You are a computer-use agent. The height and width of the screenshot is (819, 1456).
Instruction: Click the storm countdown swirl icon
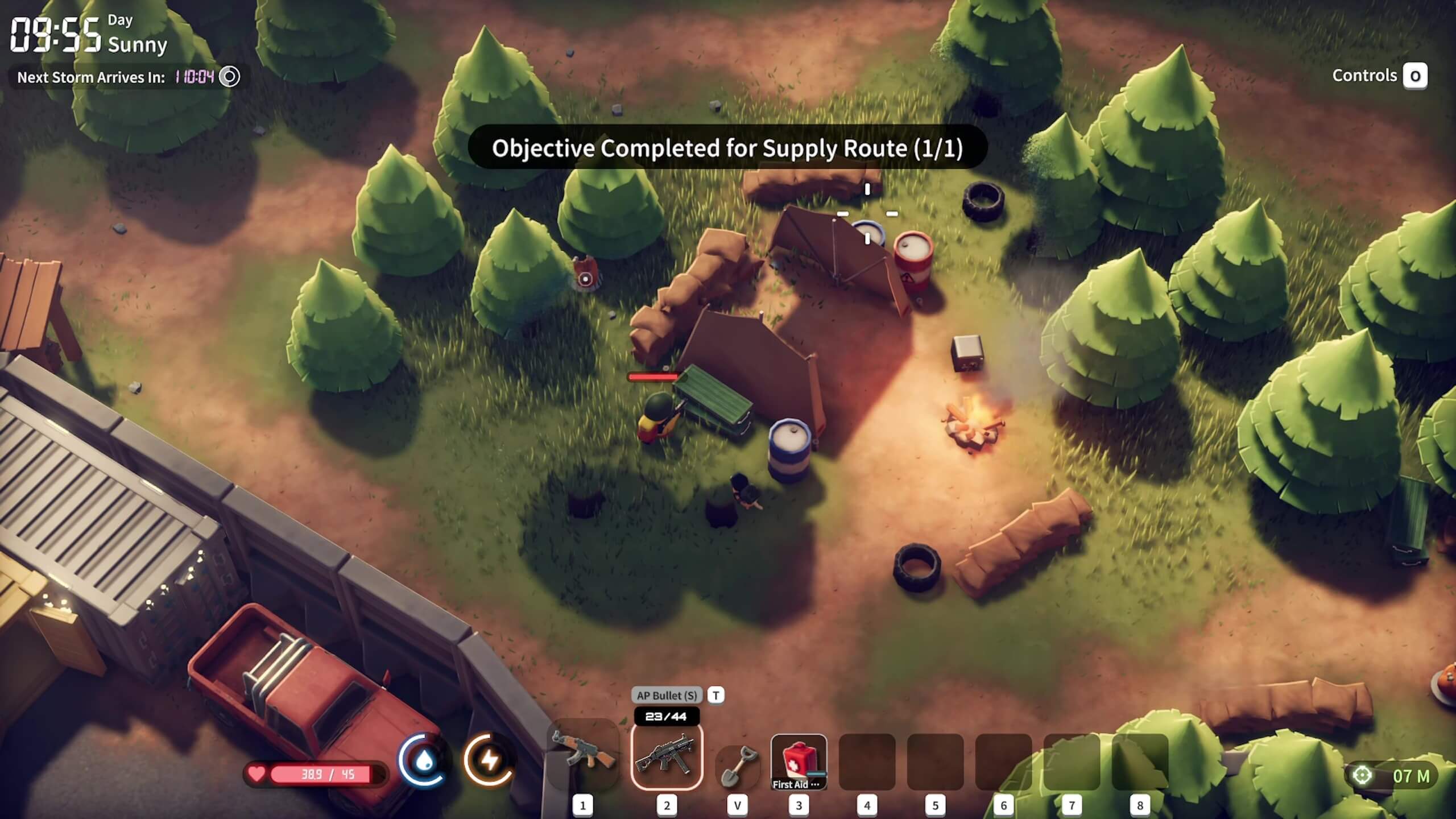tap(230, 76)
